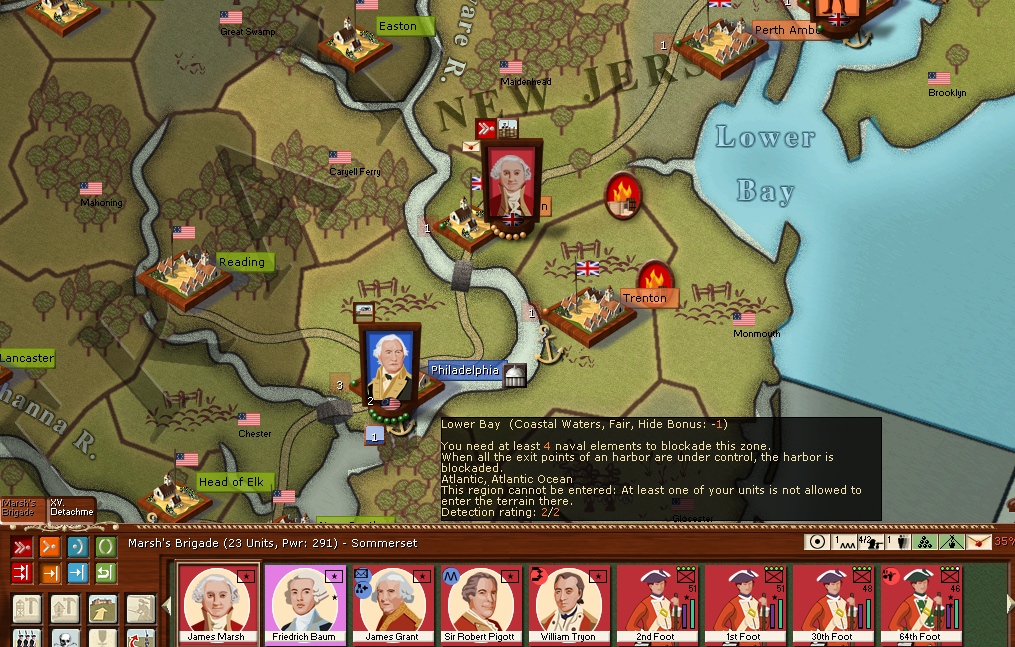Set the red double-arrow assault posture
Viewport: 1015px width, 647px height.
(x=21, y=547)
